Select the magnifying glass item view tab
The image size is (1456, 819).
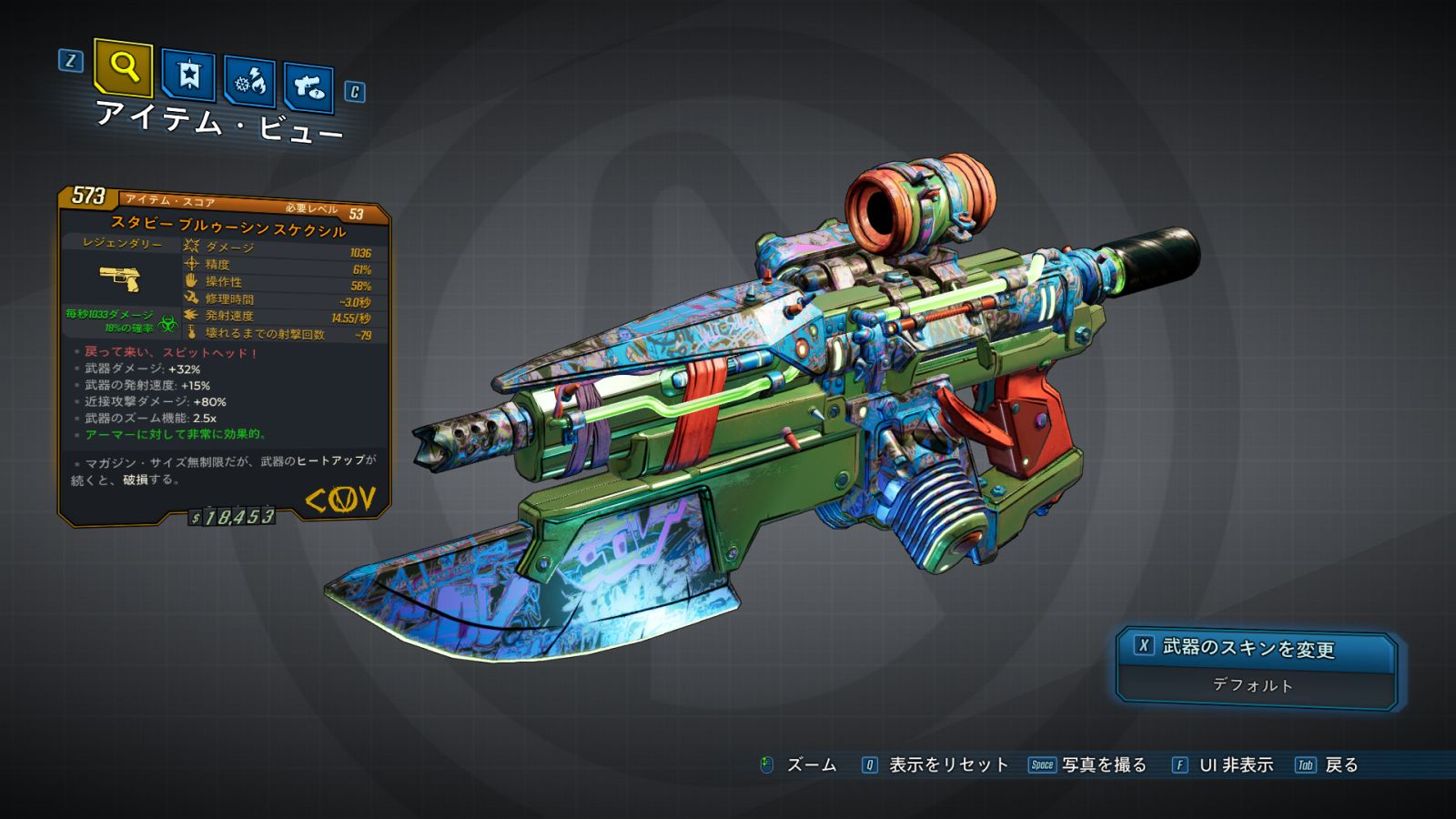(x=123, y=67)
